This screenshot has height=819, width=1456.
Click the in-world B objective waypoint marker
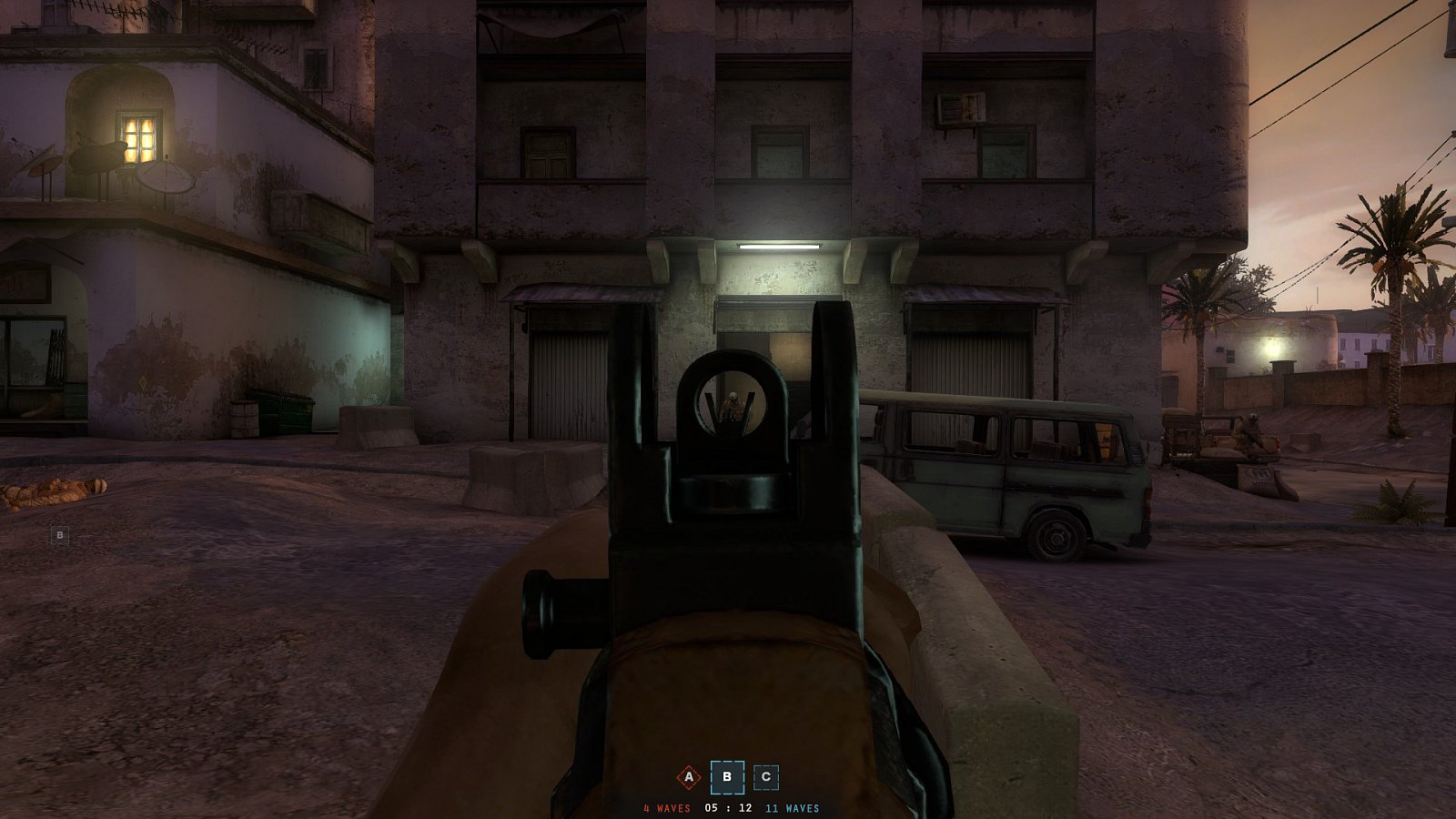pyautogui.click(x=59, y=532)
